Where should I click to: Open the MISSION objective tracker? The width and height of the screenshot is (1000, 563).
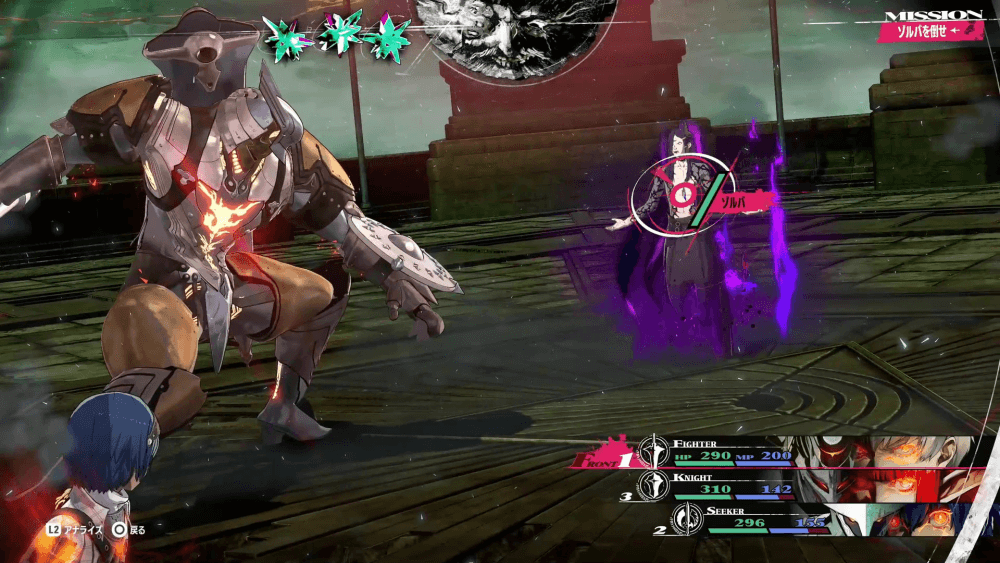pos(932,26)
